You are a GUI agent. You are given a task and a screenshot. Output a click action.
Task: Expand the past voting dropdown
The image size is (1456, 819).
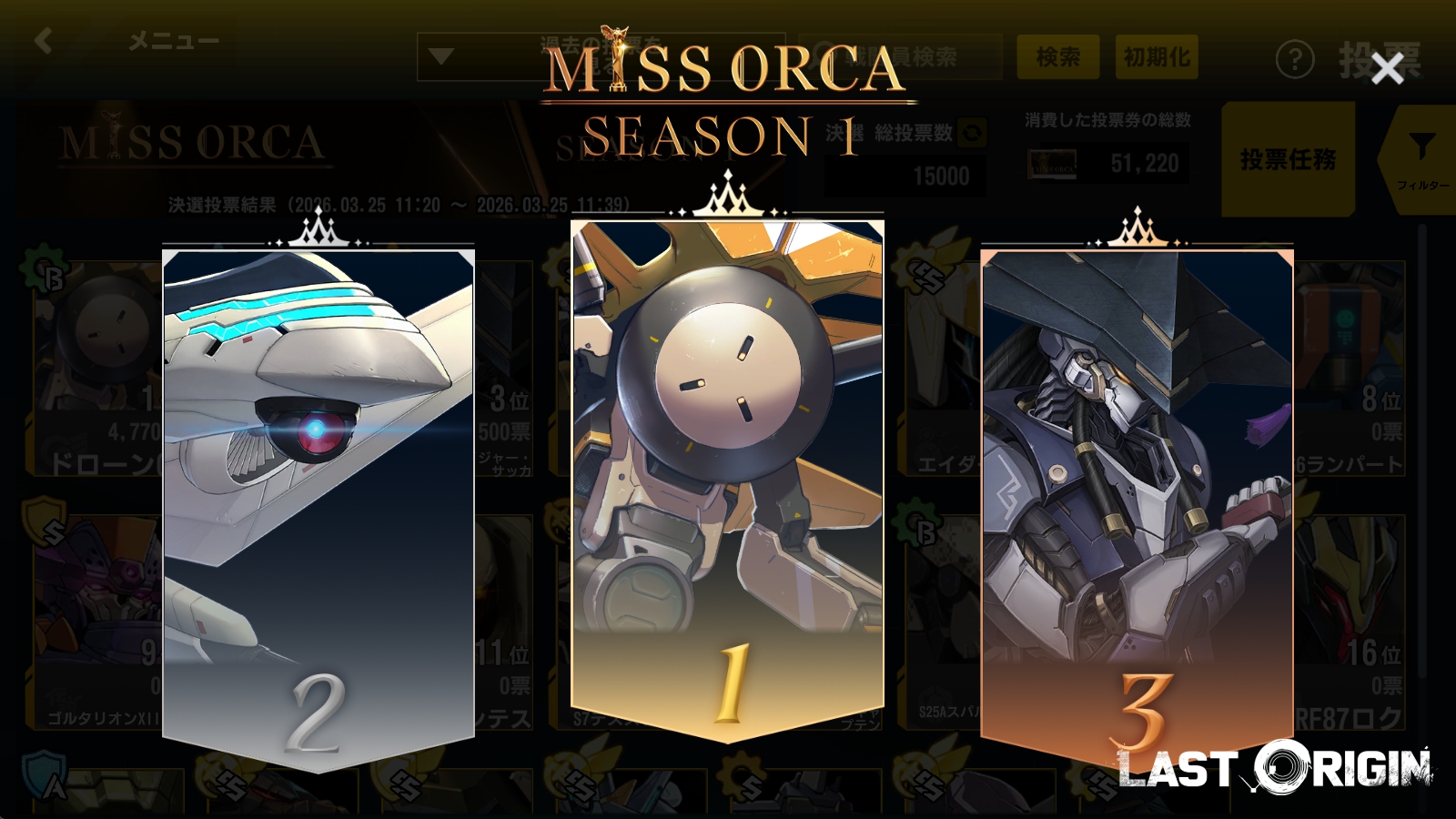442,57
